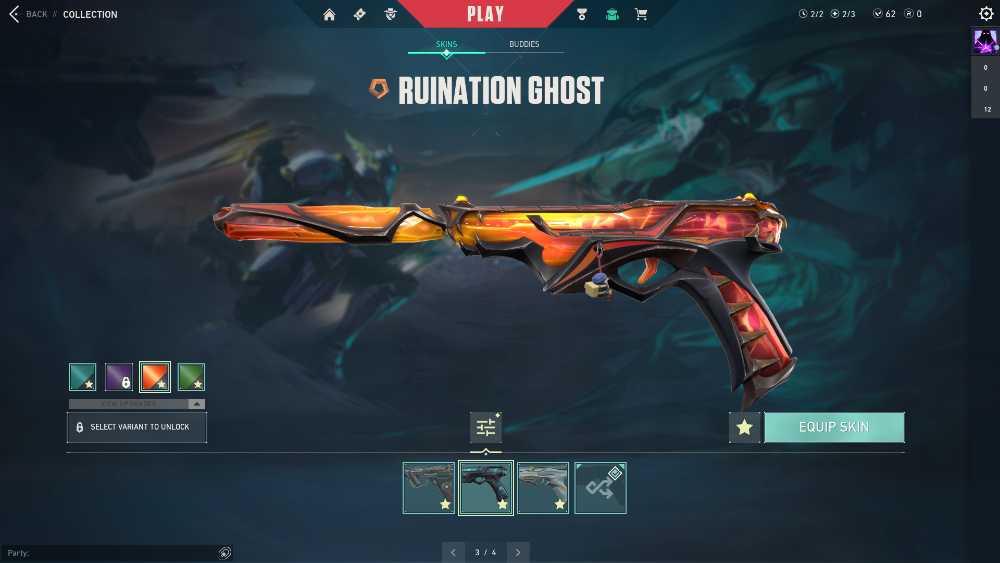Favorite this skin with the star button
The width and height of the screenshot is (1000, 563).
tap(744, 427)
